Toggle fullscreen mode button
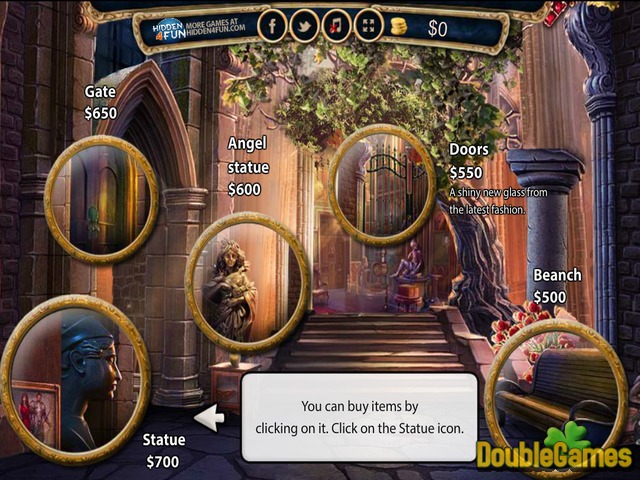Viewport: 640px width, 480px height. (x=369, y=25)
